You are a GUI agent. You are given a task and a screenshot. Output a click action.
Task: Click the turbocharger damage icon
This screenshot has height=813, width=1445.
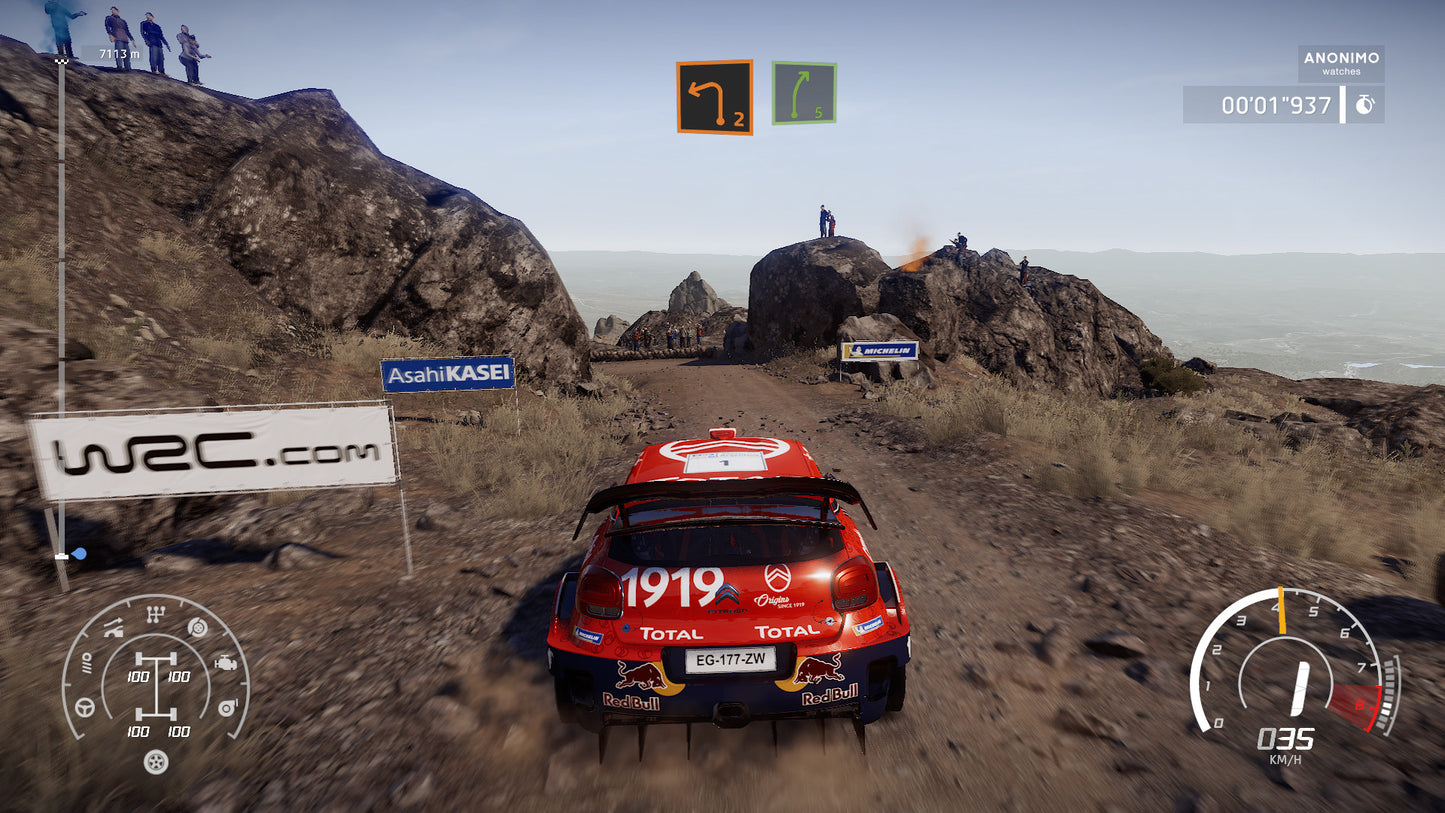tap(228, 707)
